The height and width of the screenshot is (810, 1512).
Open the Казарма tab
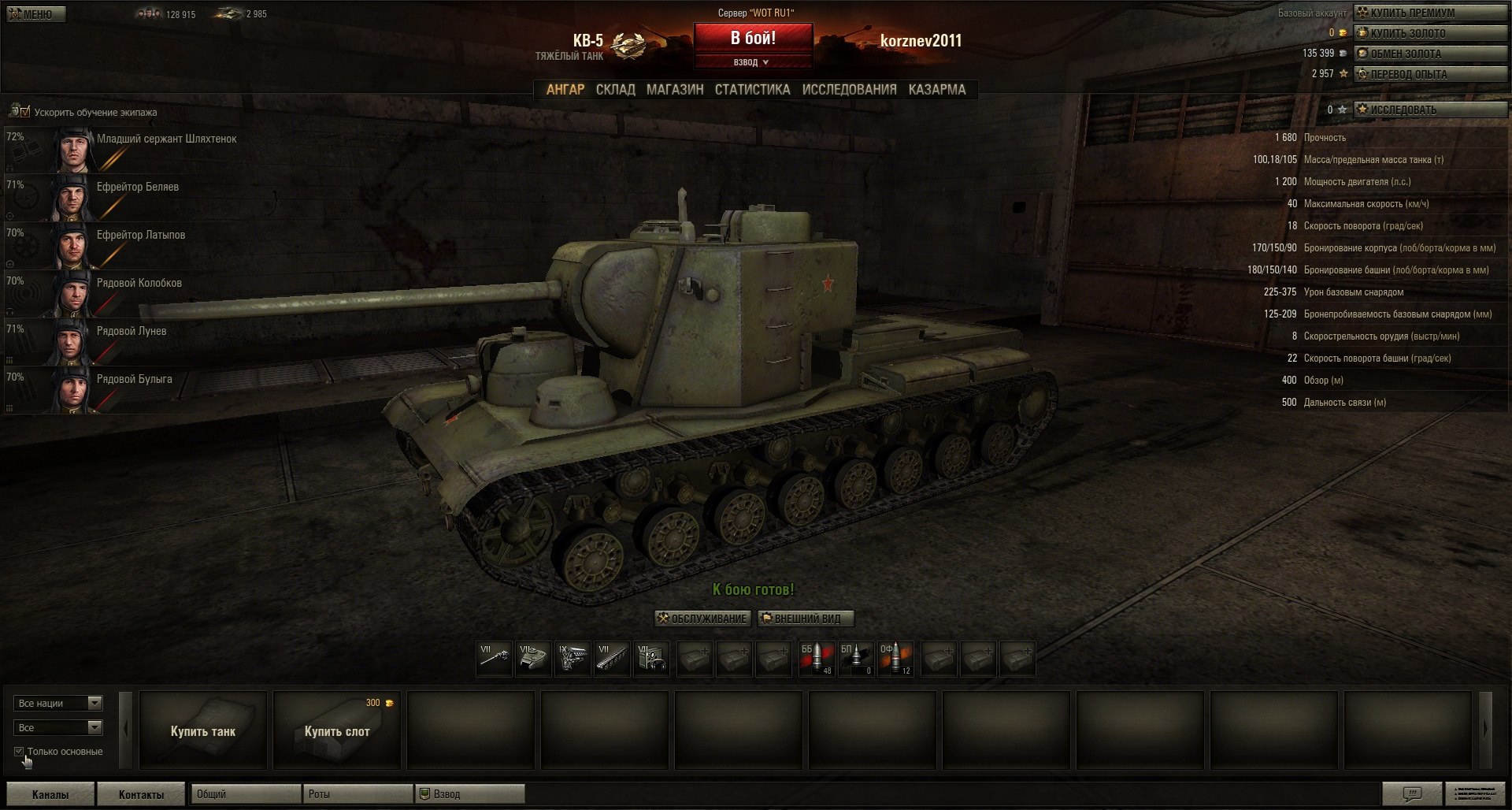(936, 90)
